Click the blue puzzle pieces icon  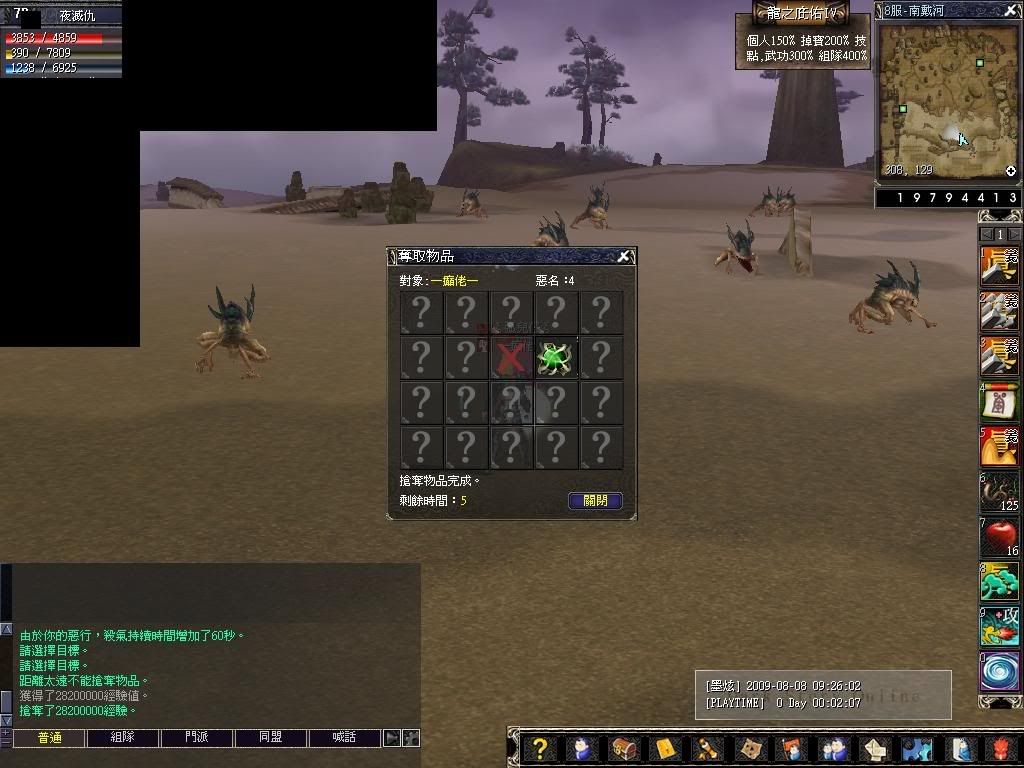tap(917, 749)
